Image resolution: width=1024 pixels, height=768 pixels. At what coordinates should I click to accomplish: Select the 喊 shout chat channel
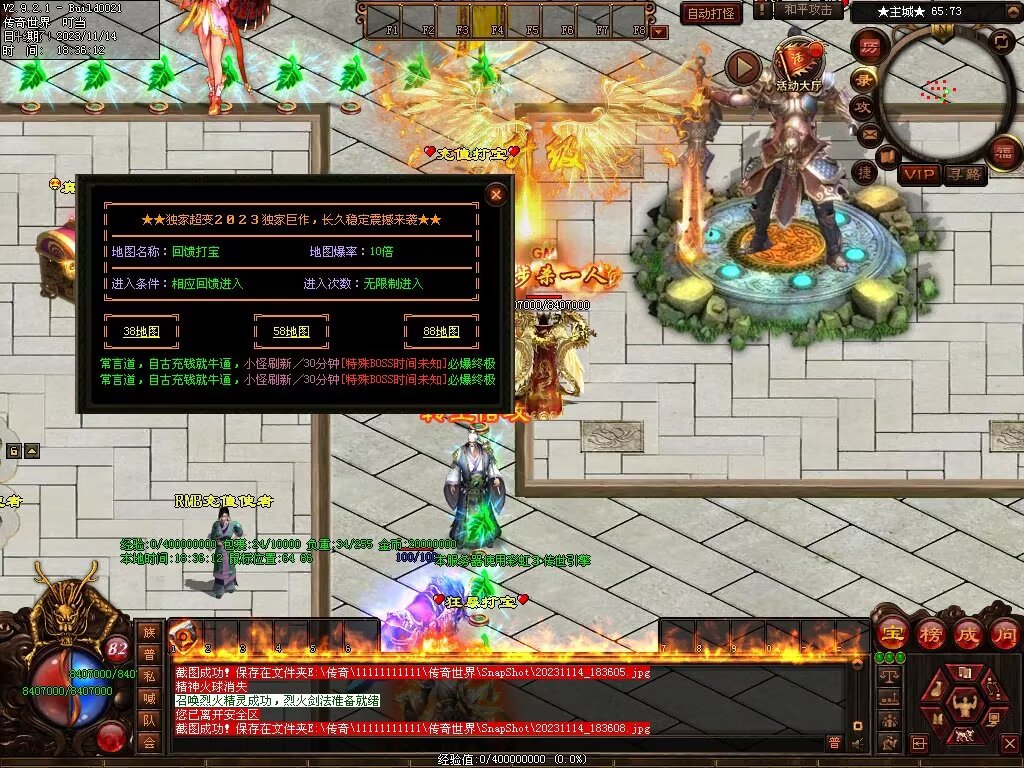(149, 697)
